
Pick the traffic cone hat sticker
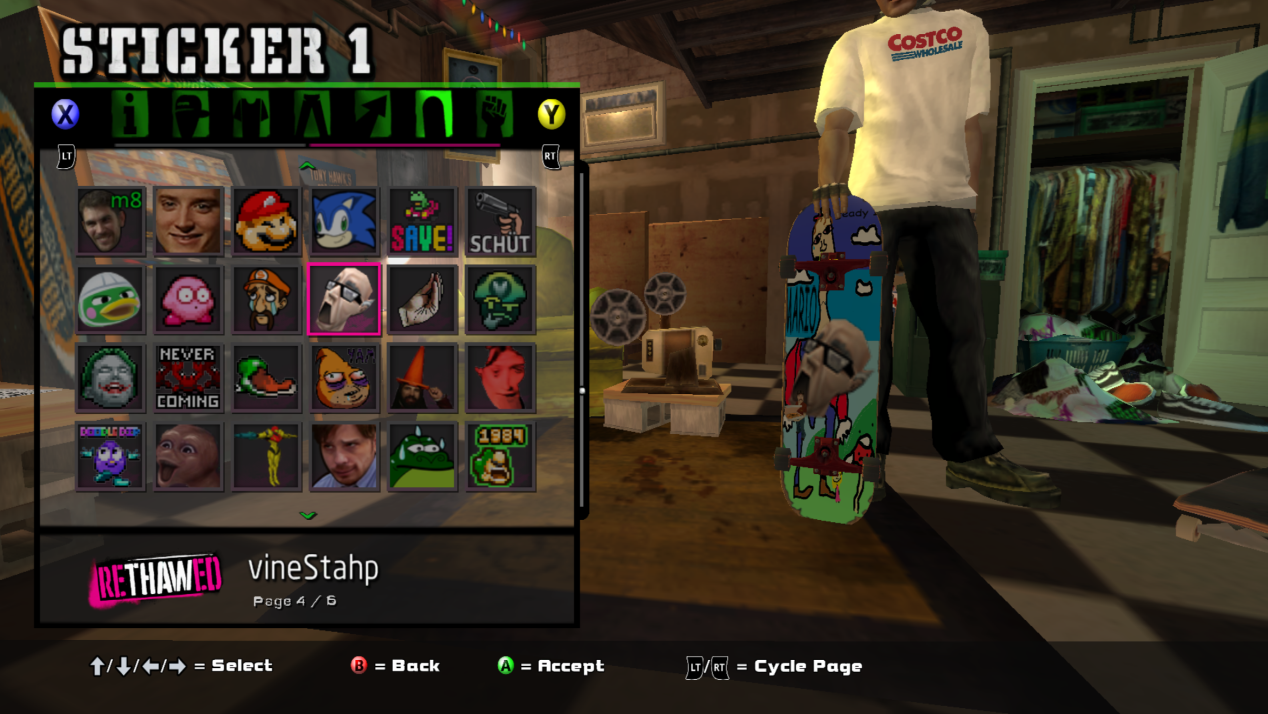[422, 377]
